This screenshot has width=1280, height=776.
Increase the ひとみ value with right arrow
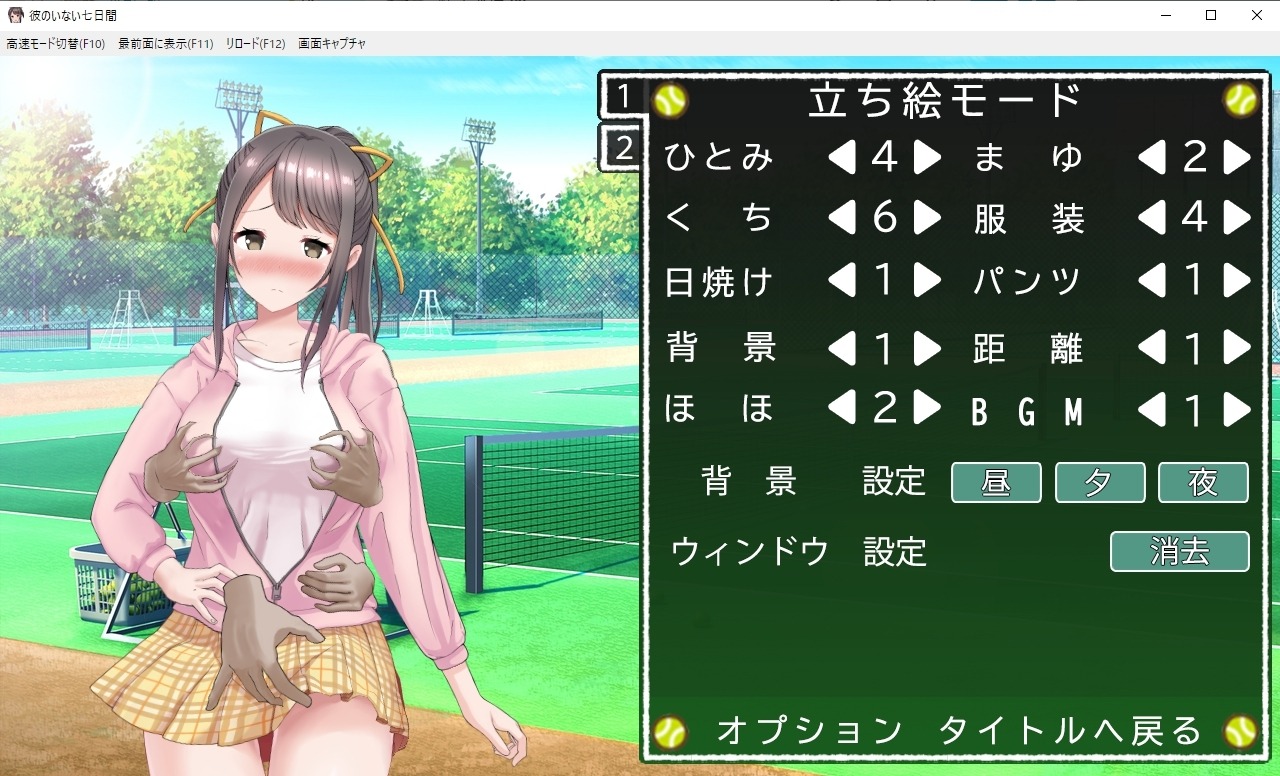[927, 157]
